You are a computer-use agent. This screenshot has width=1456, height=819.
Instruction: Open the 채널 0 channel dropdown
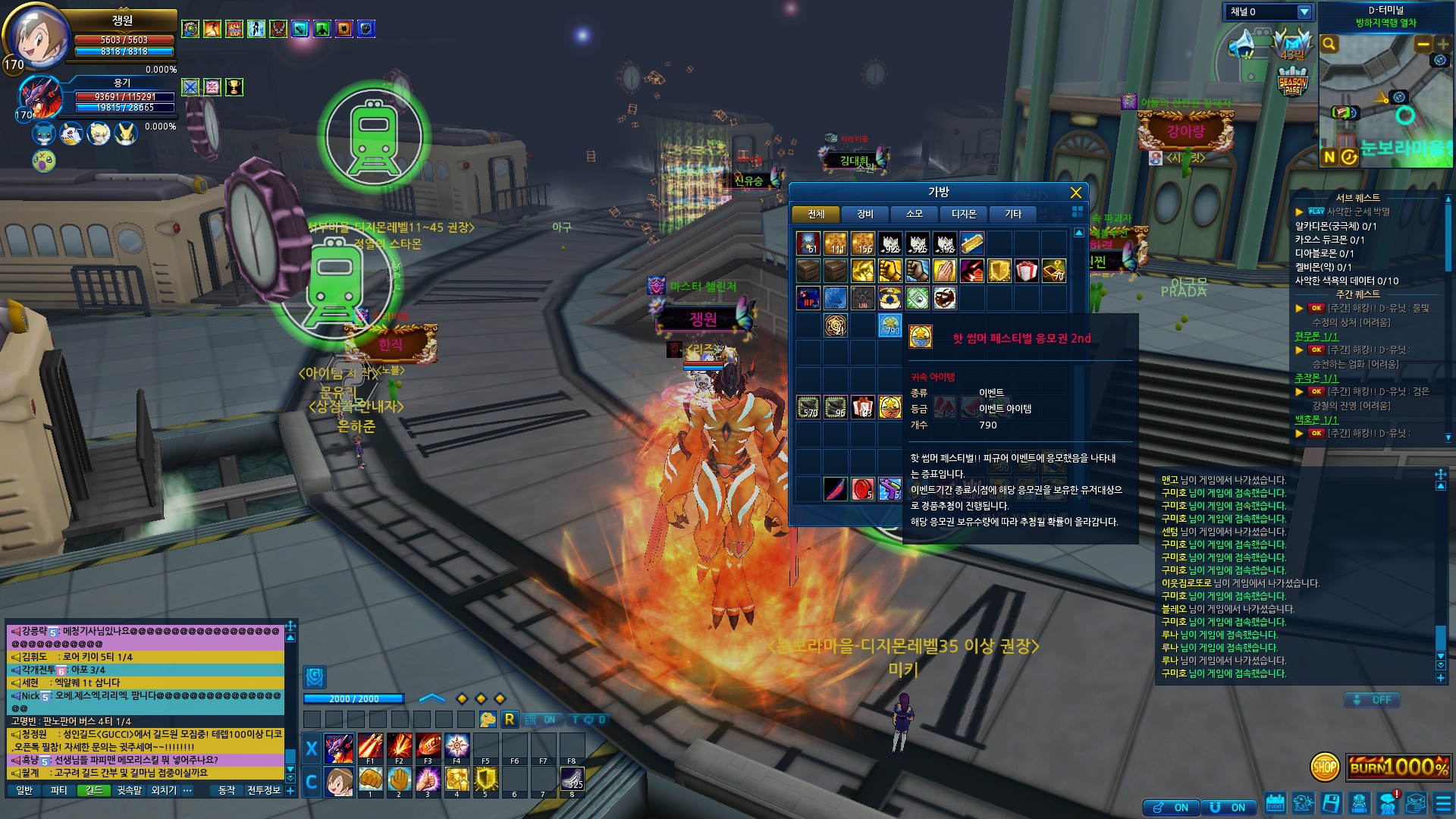coord(1304,12)
